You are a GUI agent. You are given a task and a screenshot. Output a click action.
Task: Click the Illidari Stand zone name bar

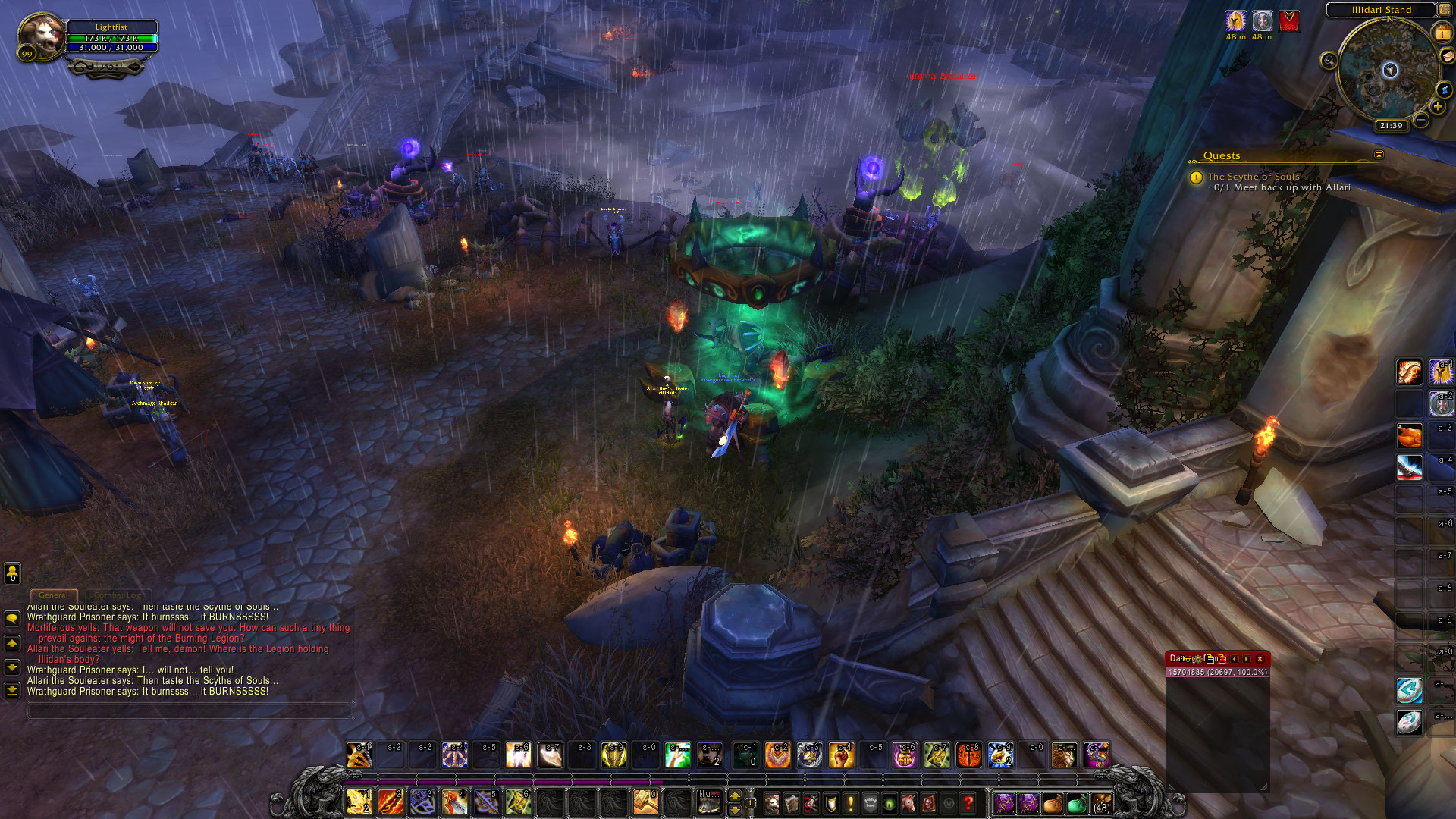pyautogui.click(x=1381, y=10)
